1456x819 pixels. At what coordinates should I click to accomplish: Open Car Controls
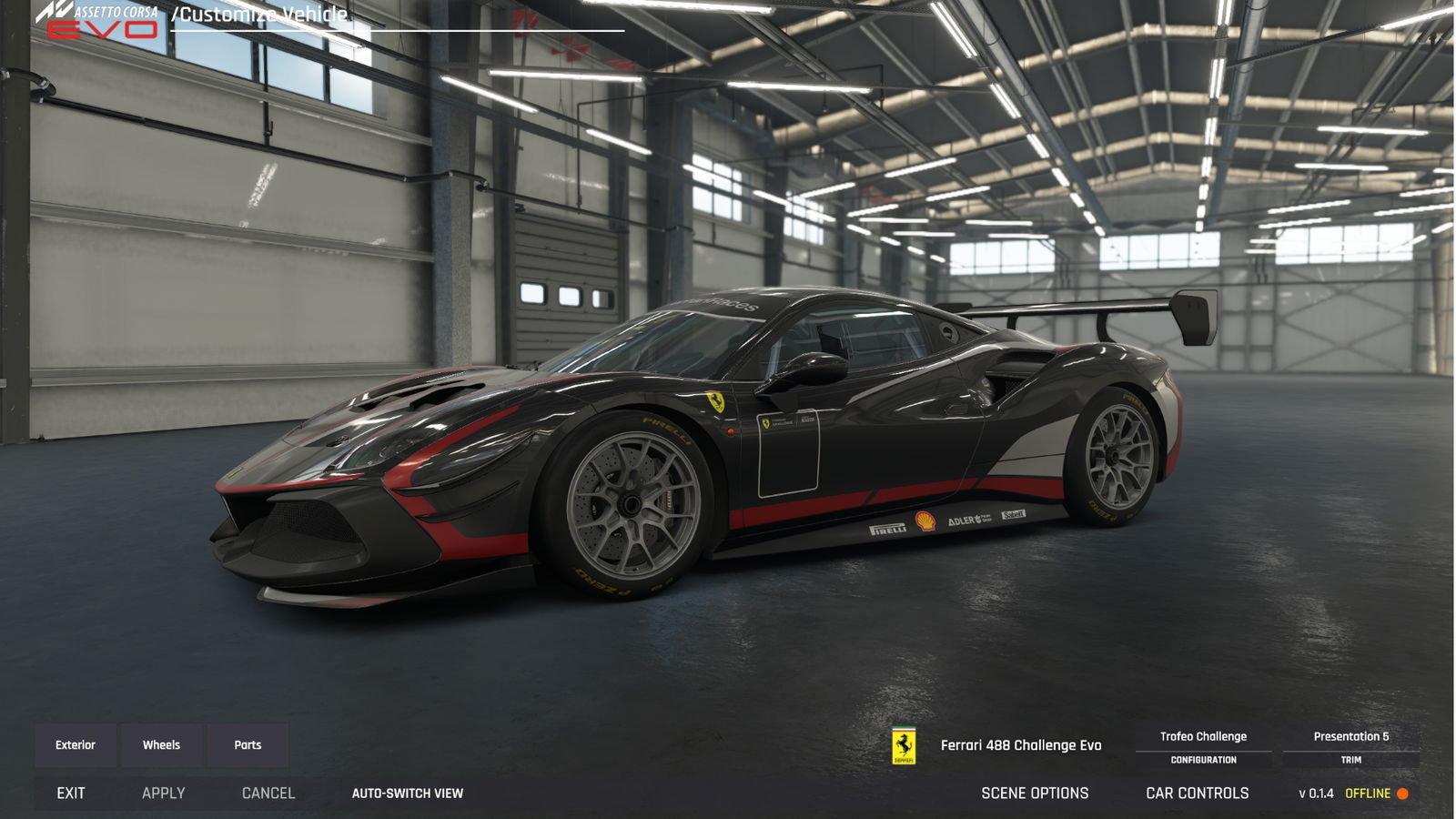(x=1197, y=794)
